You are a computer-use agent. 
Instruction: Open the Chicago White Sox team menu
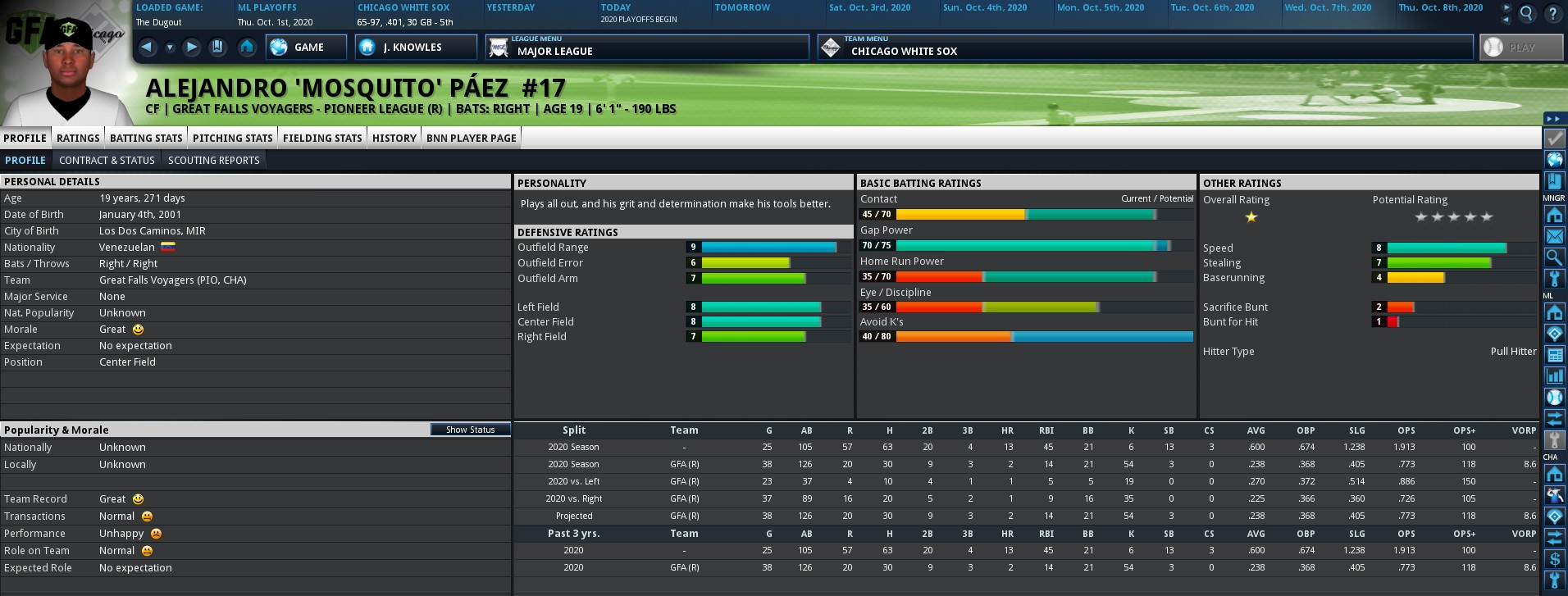(x=1145, y=48)
